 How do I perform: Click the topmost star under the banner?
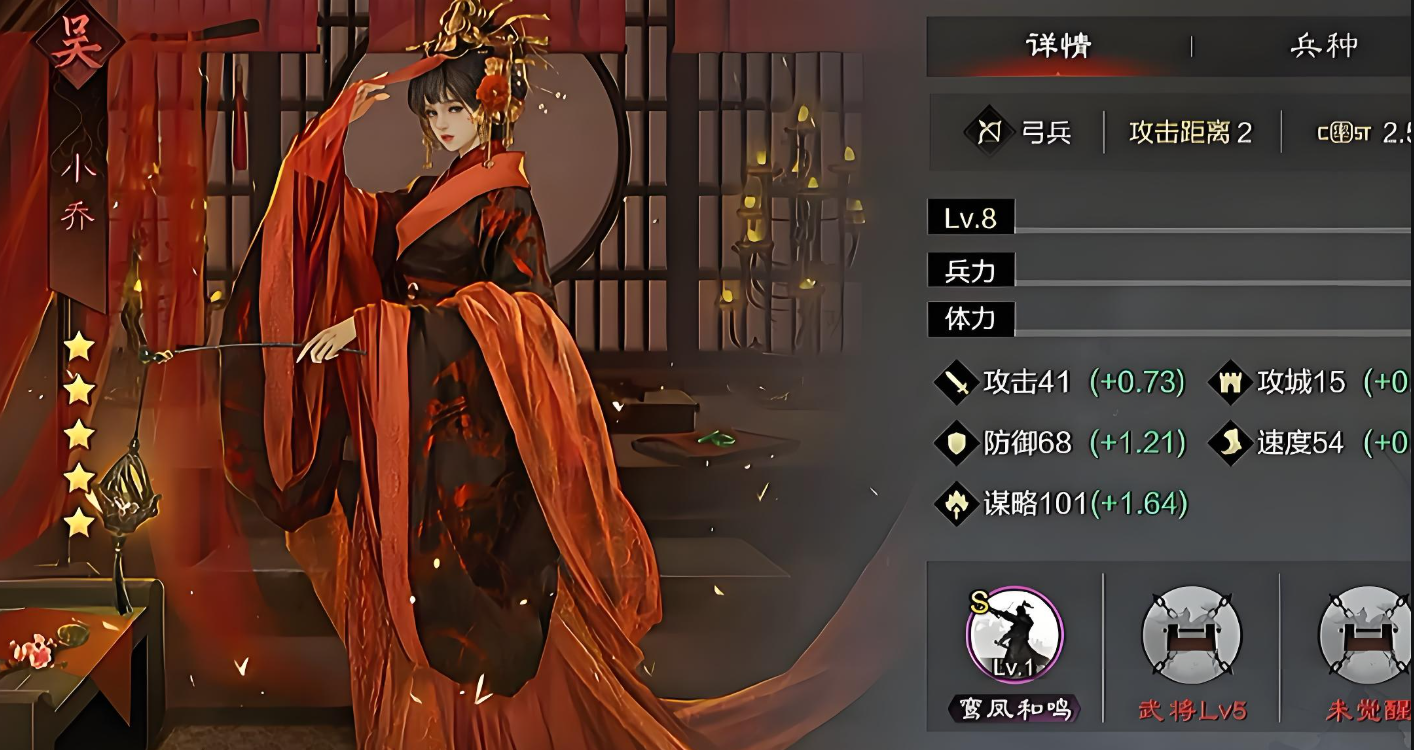pos(80,345)
